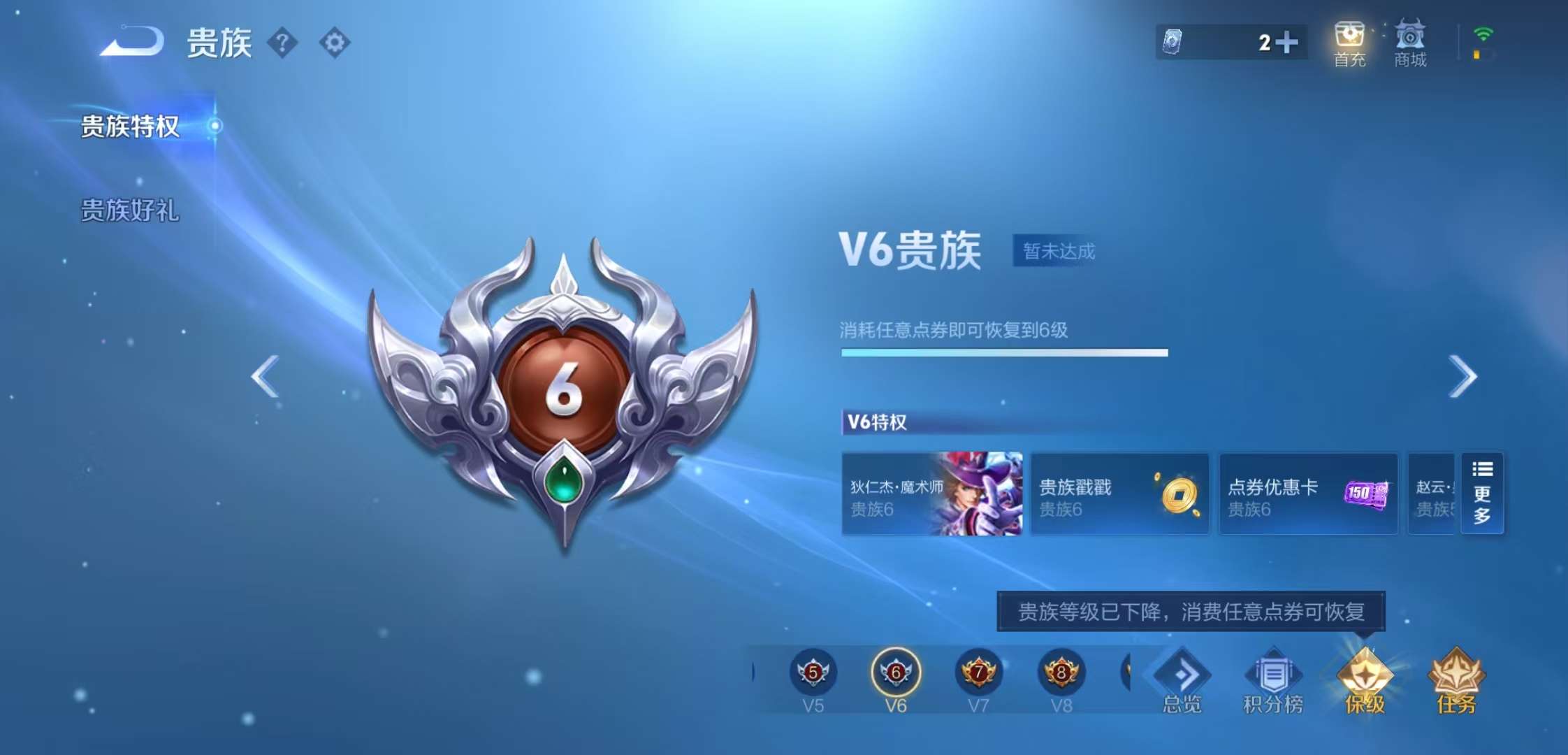Image resolution: width=1568 pixels, height=755 pixels.
Task: Open the settings gear icon
Action: (x=334, y=43)
